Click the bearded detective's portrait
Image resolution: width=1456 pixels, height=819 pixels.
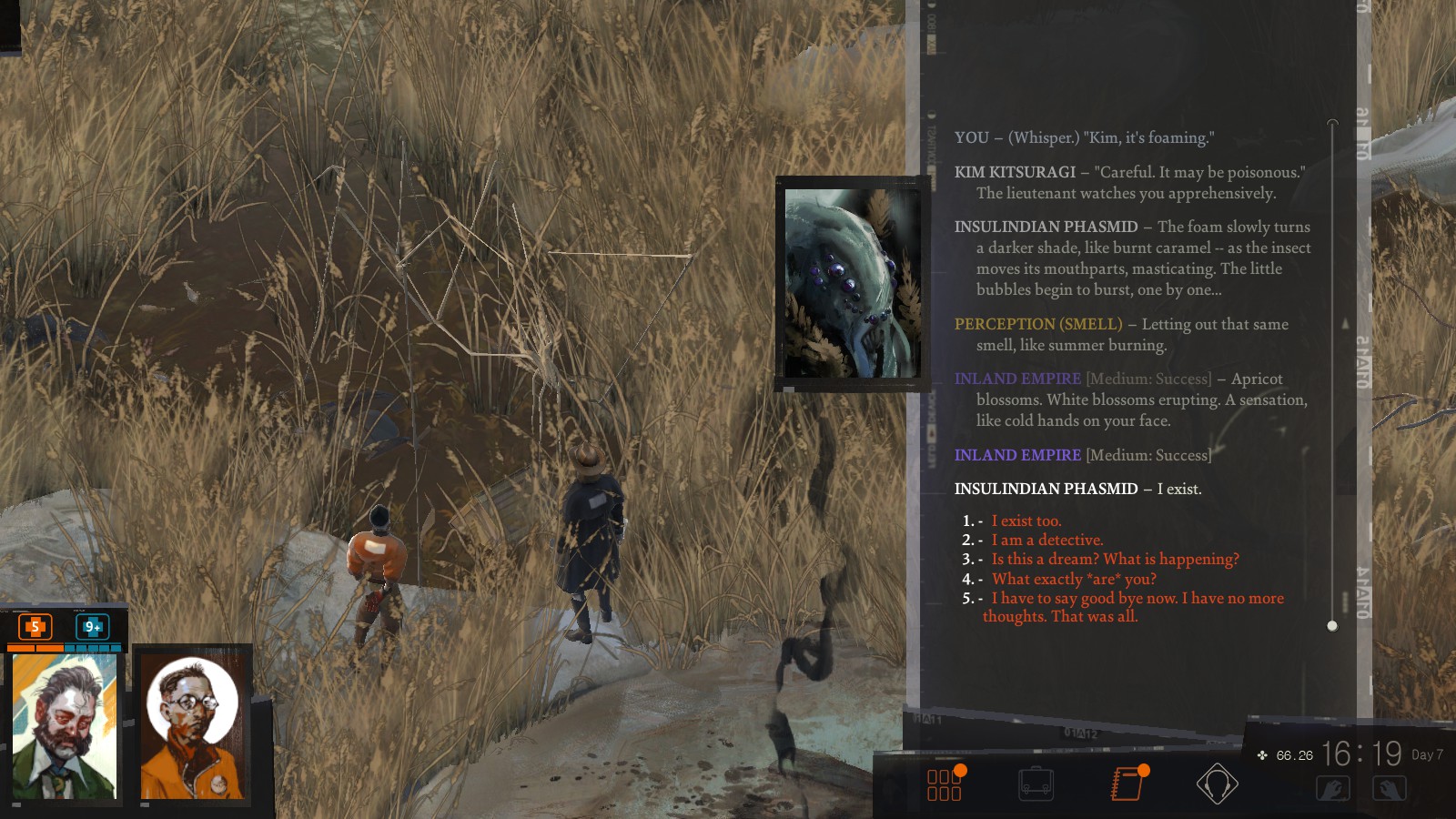65,726
